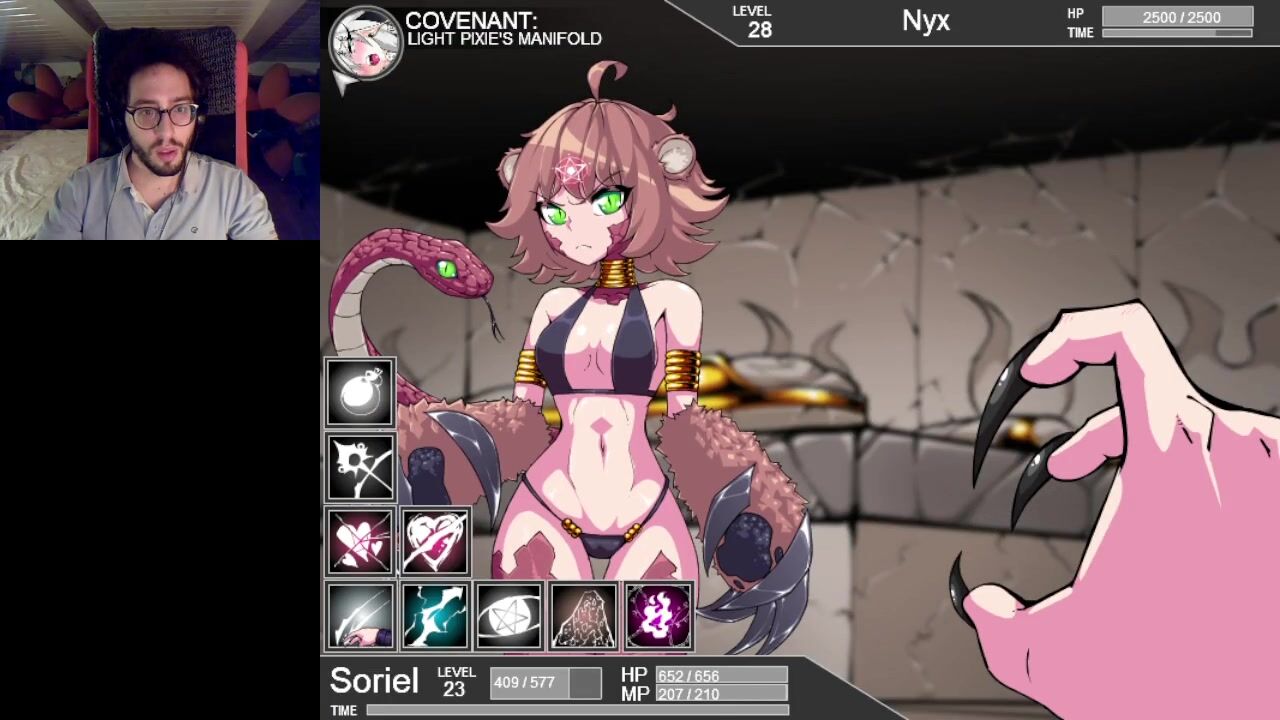Cast the purple flame skill
This screenshot has height=720, width=1280.
click(x=658, y=616)
